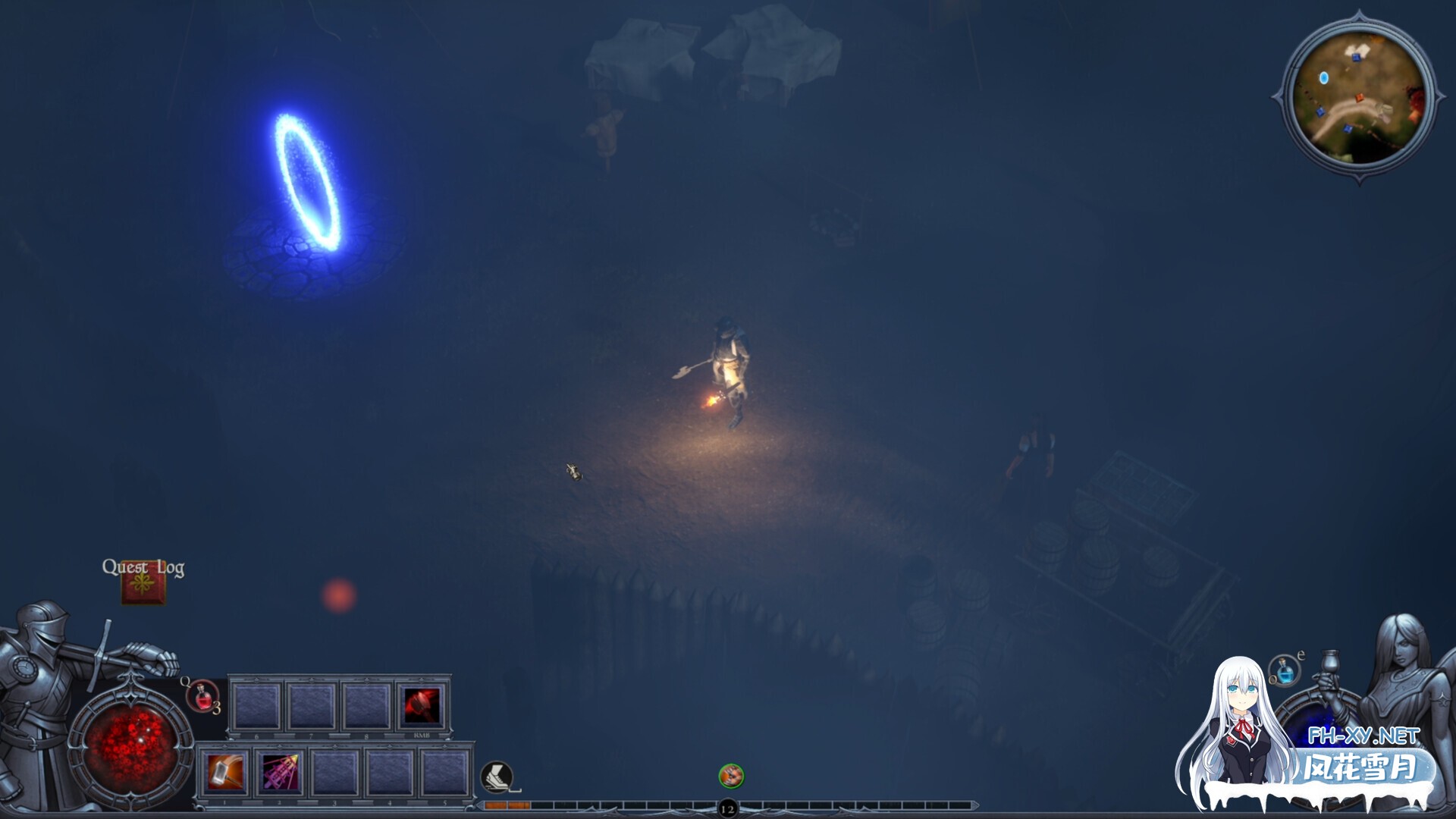Open the Quest Log
The height and width of the screenshot is (819, 1456).
point(143,584)
